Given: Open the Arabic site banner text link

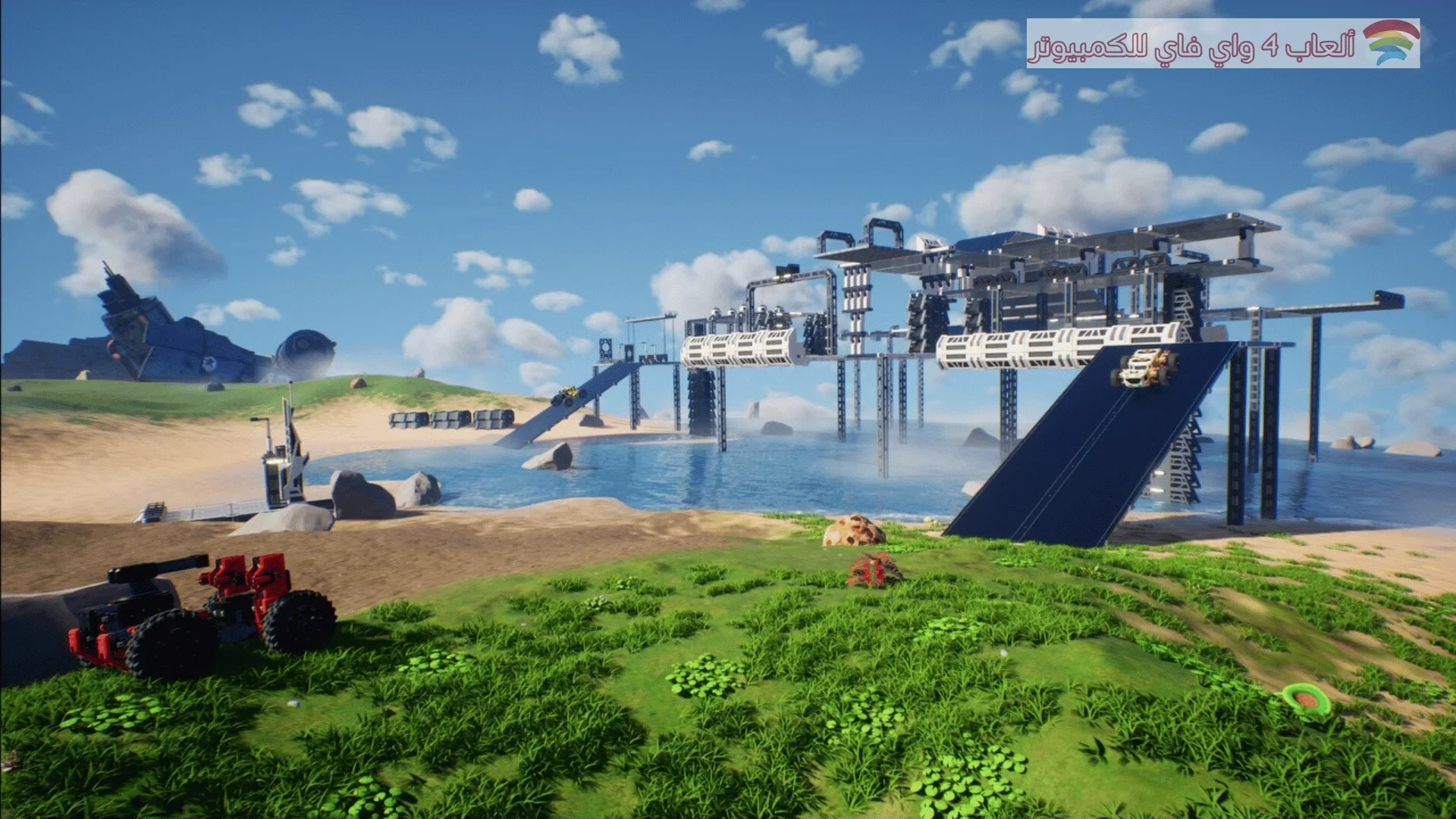Looking at the screenshot, I should [1191, 47].
